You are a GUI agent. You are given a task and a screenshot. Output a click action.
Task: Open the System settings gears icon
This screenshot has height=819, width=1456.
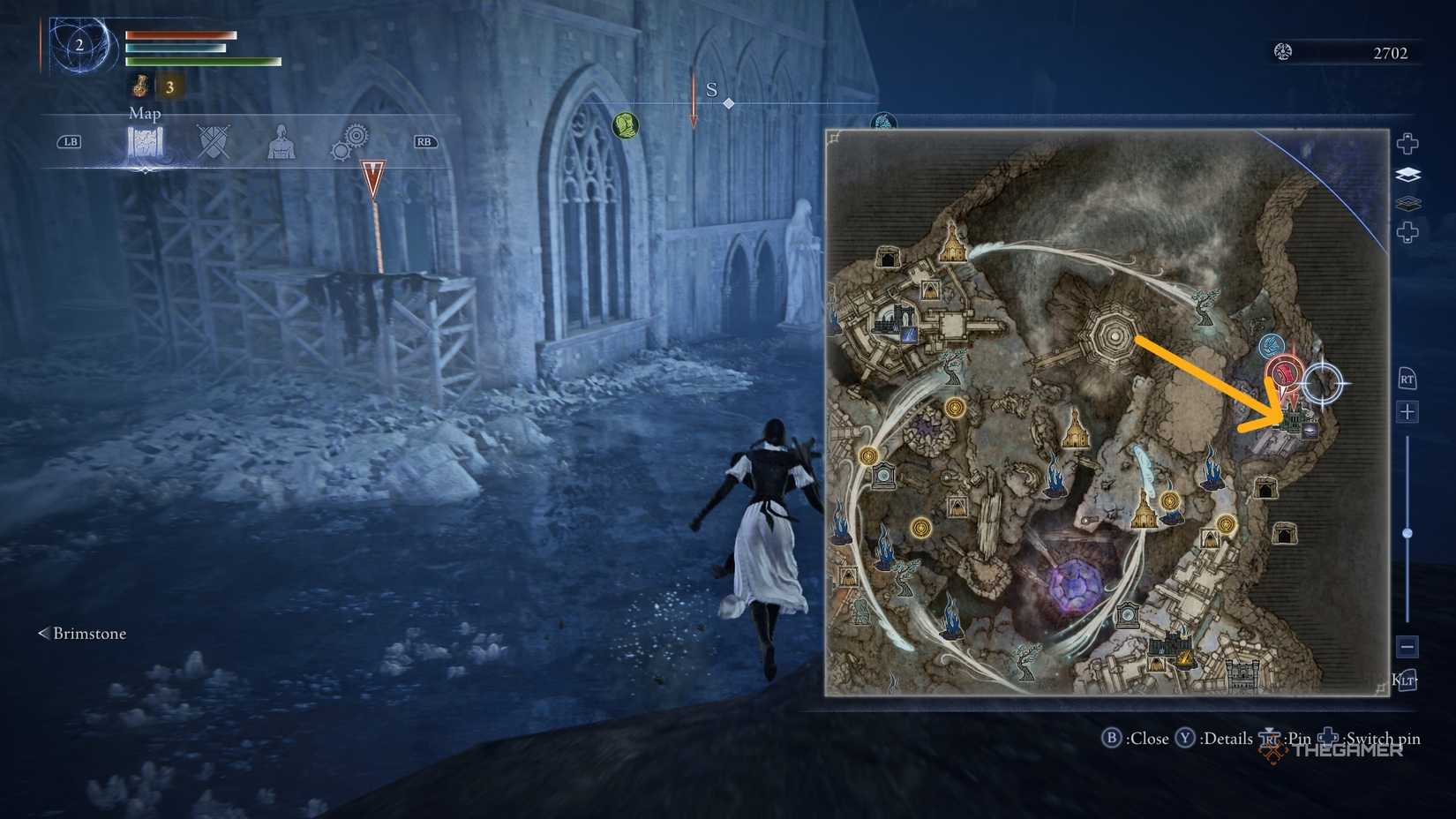click(350, 141)
